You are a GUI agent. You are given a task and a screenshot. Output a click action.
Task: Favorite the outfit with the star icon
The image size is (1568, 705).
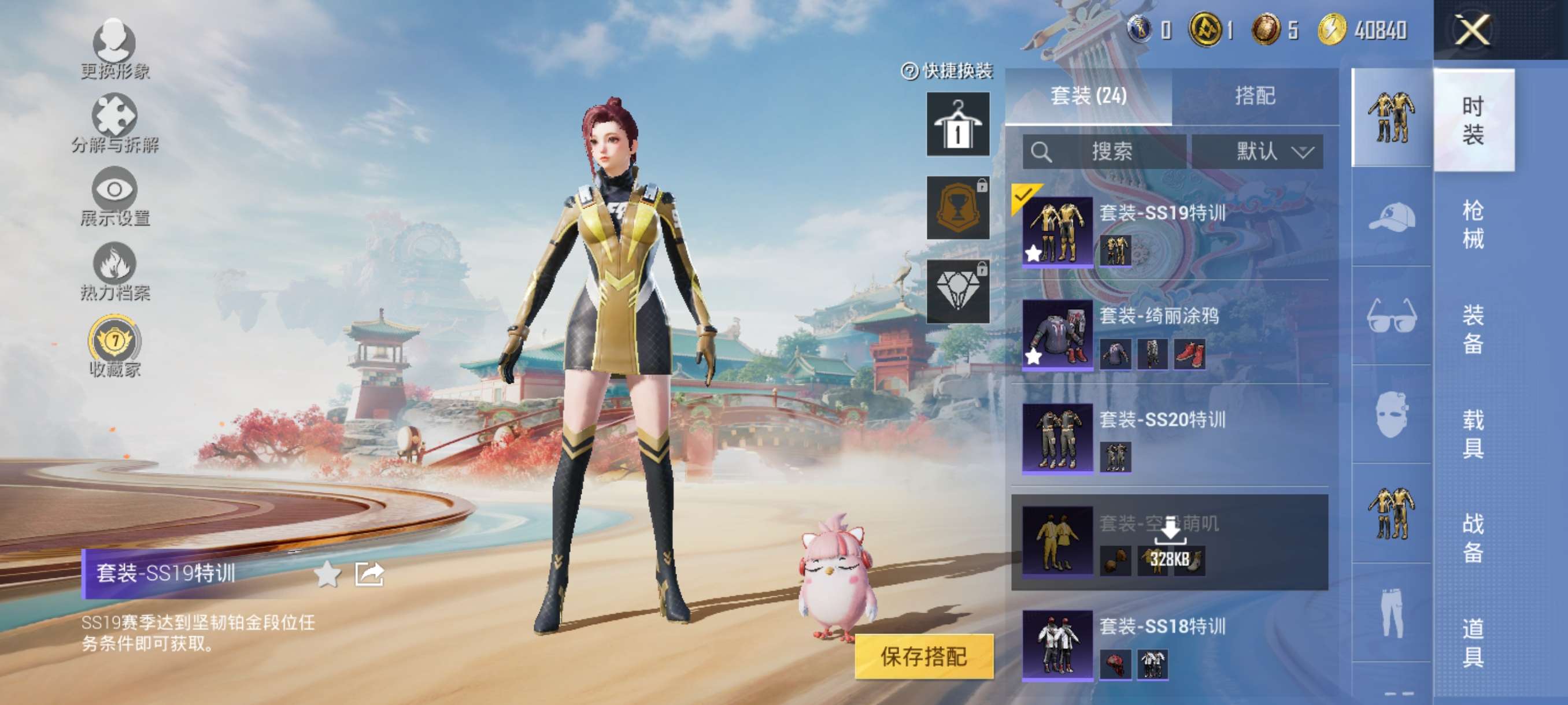[x=327, y=574]
